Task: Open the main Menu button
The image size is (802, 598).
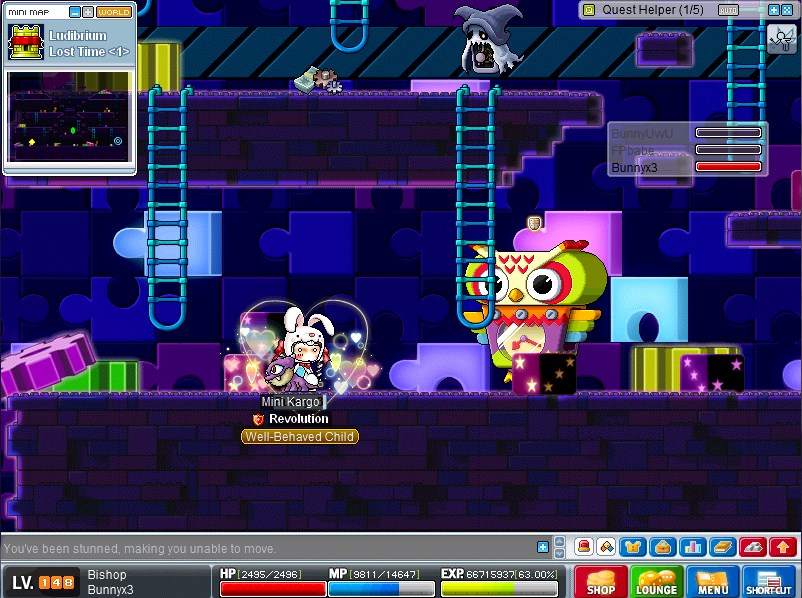Action: (x=712, y=581)
